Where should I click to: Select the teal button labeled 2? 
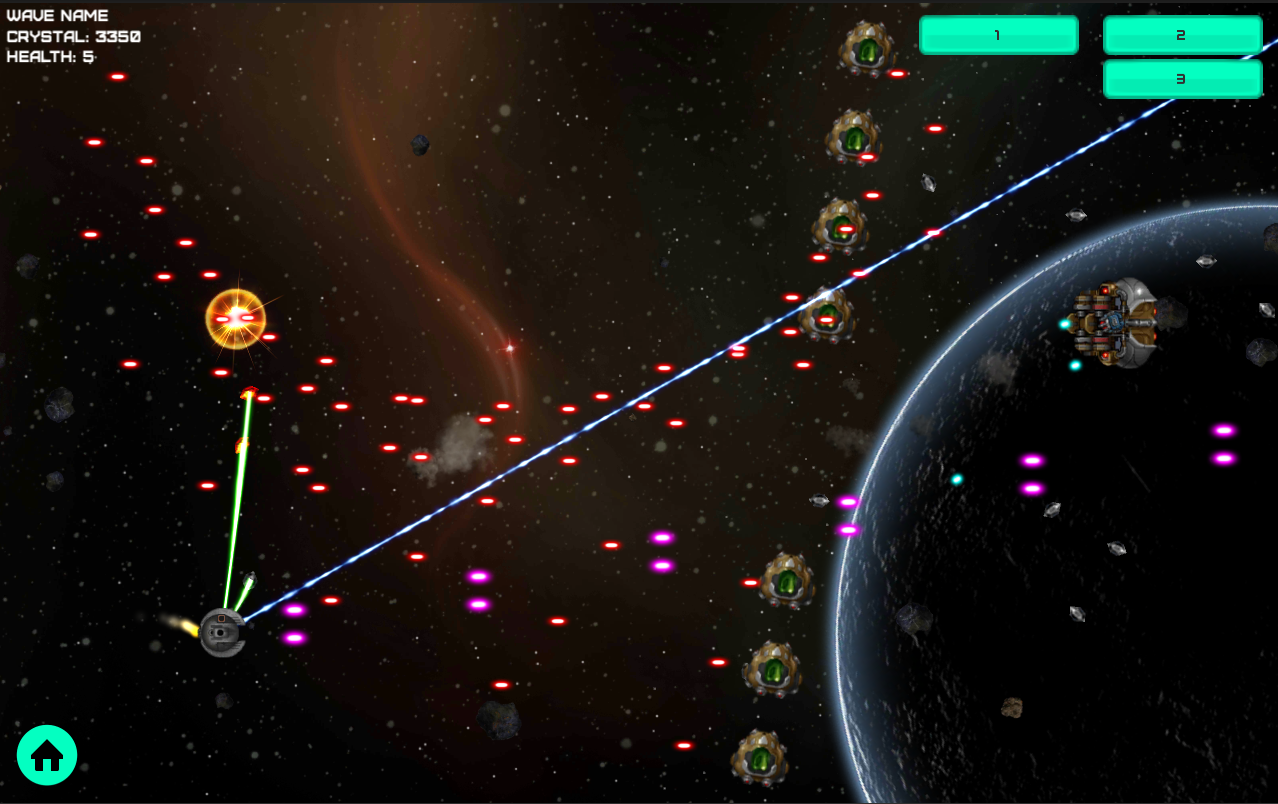[x=1182, y=35]
